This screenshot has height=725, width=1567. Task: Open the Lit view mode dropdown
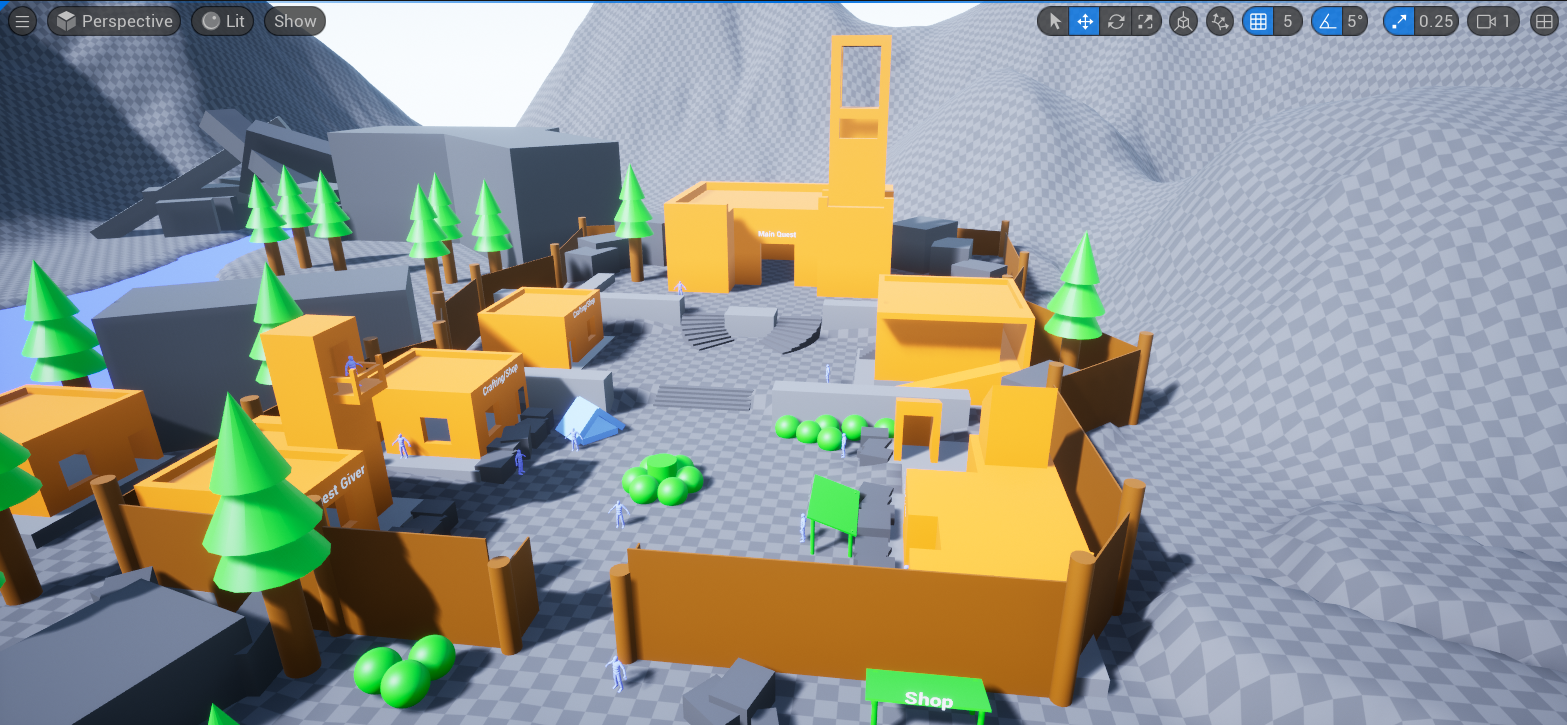222,21
